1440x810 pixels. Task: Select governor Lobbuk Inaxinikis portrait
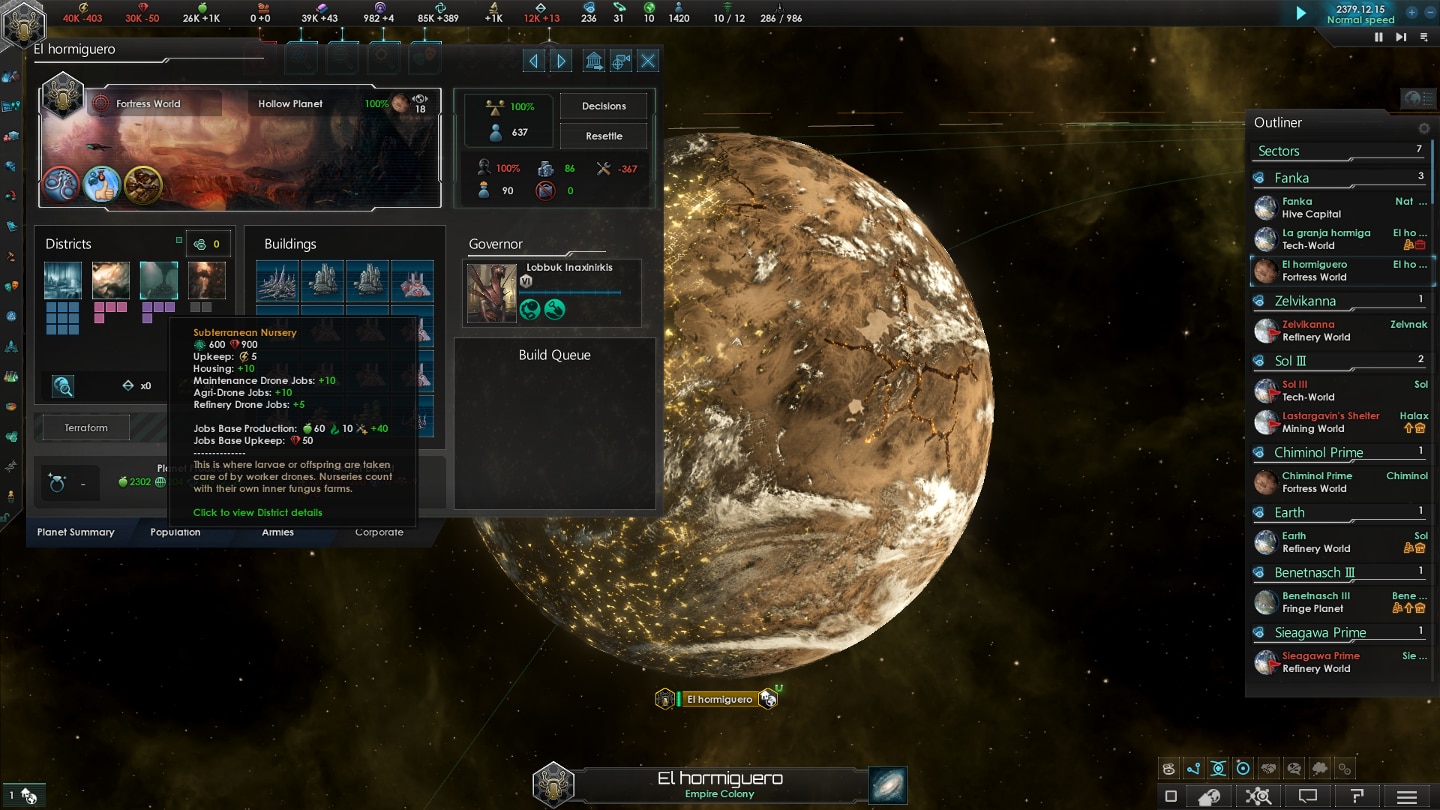[x=491, y=293]
